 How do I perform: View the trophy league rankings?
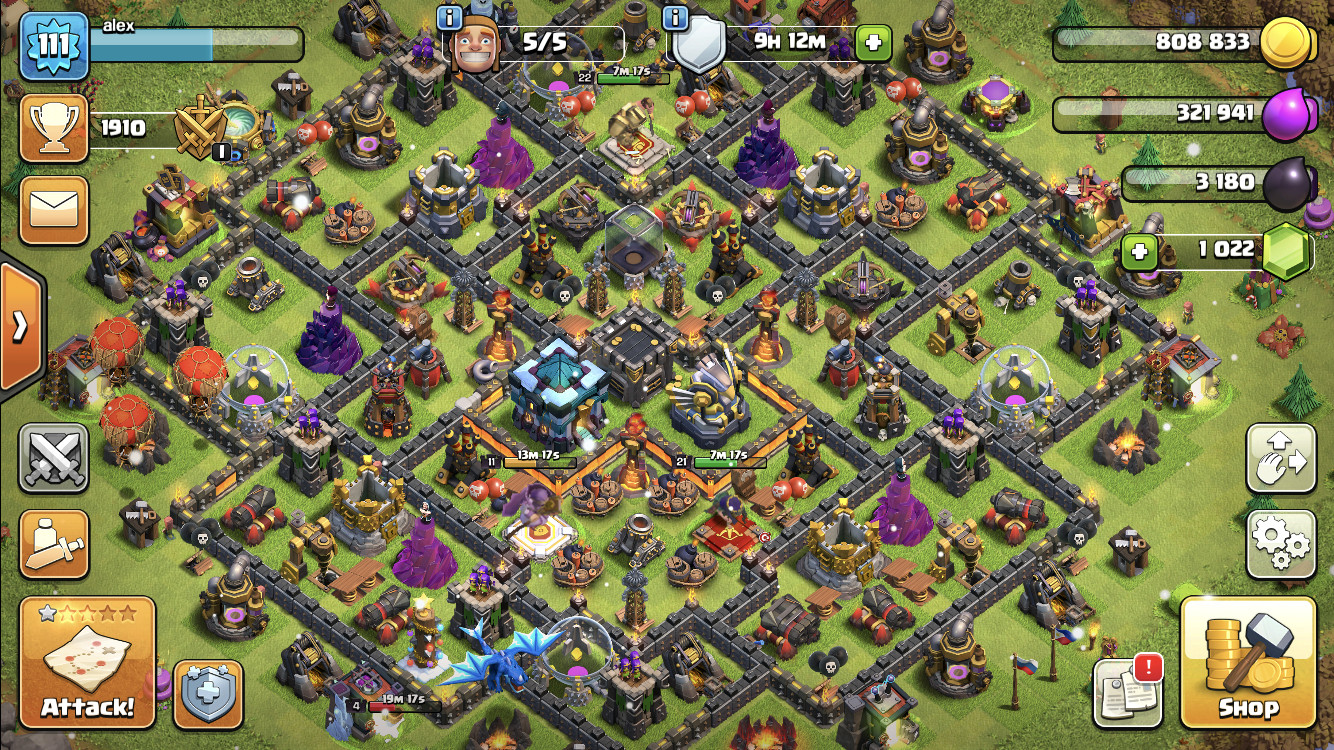coord(54,128)
